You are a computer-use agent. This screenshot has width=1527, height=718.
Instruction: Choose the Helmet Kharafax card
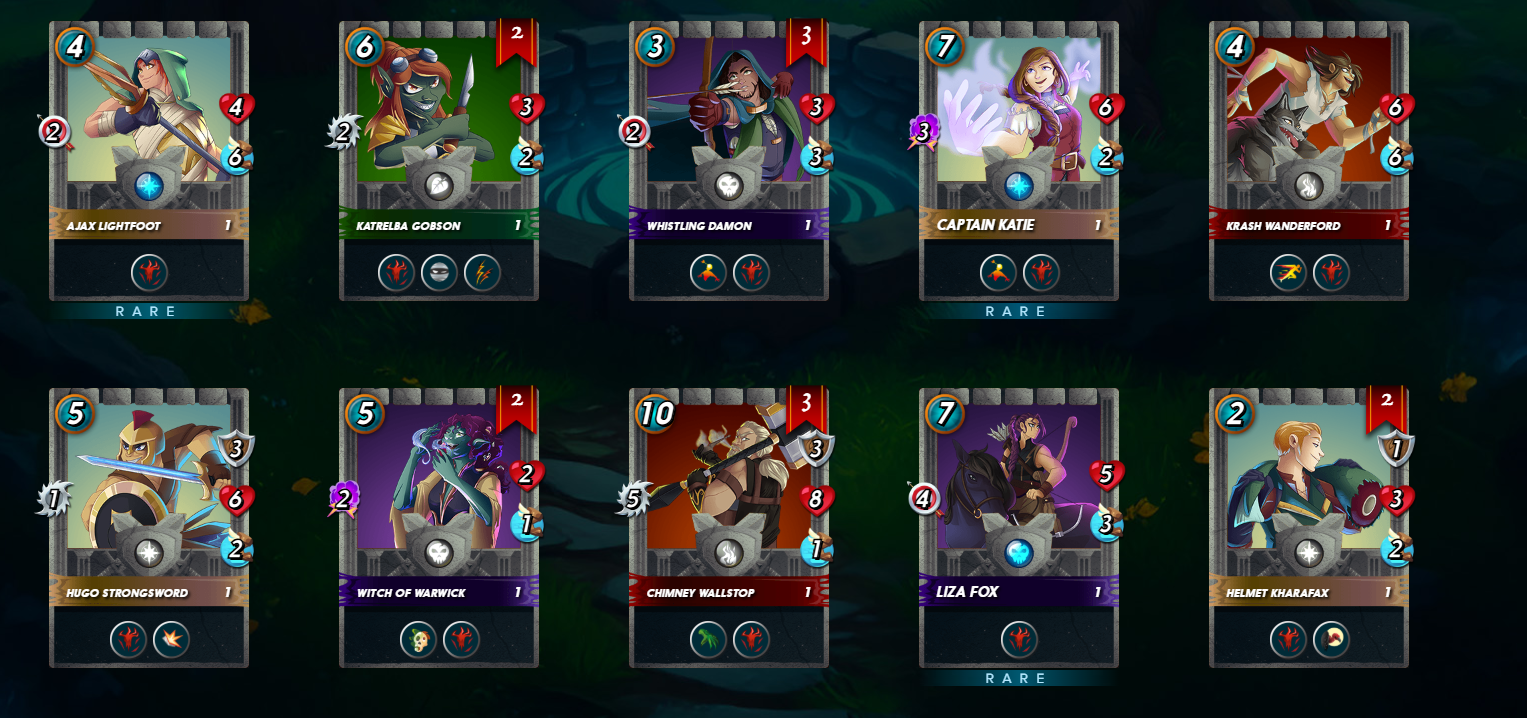click(x=1309, y=527)
